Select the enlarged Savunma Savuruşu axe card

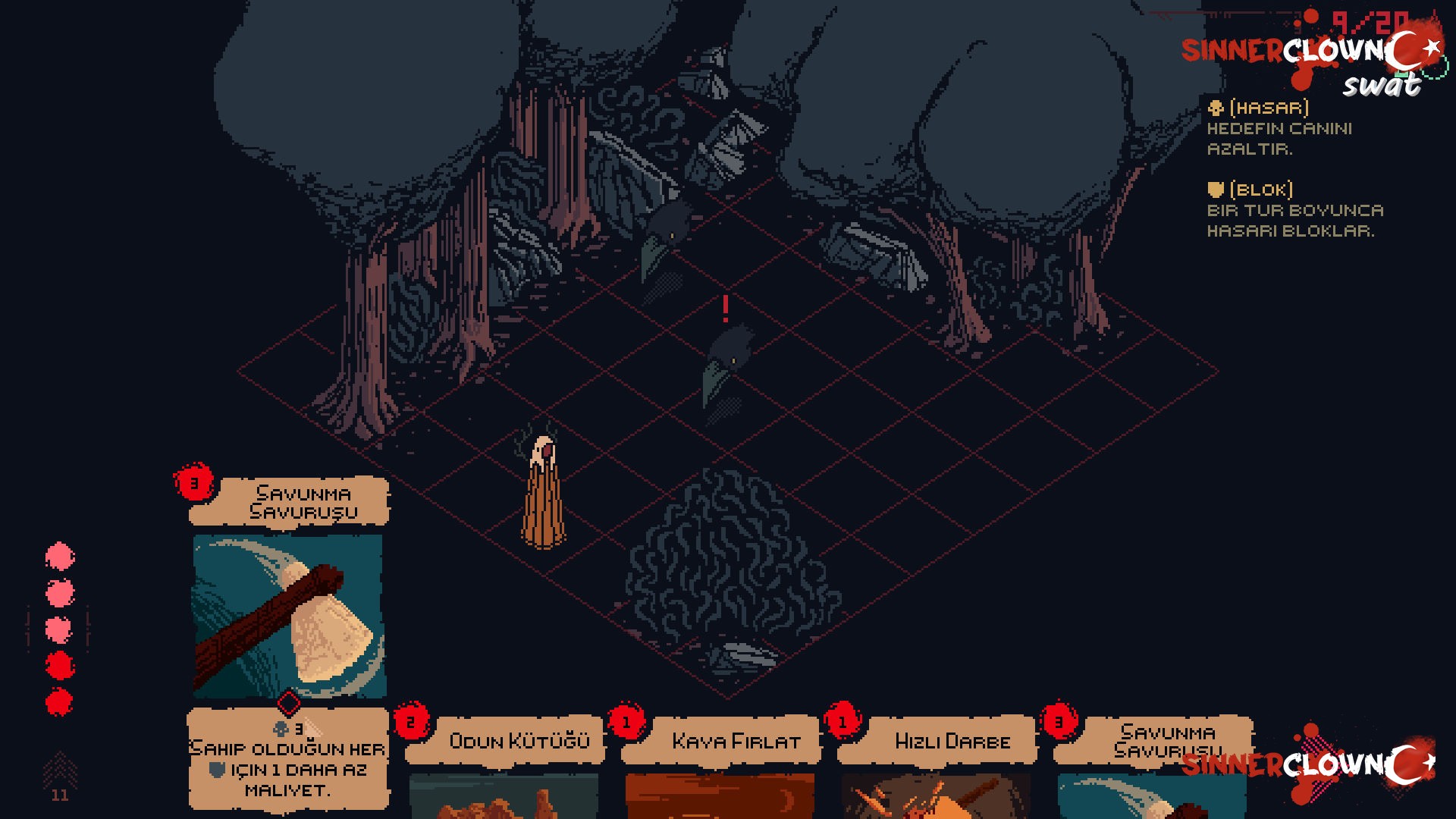click(289, 616)
